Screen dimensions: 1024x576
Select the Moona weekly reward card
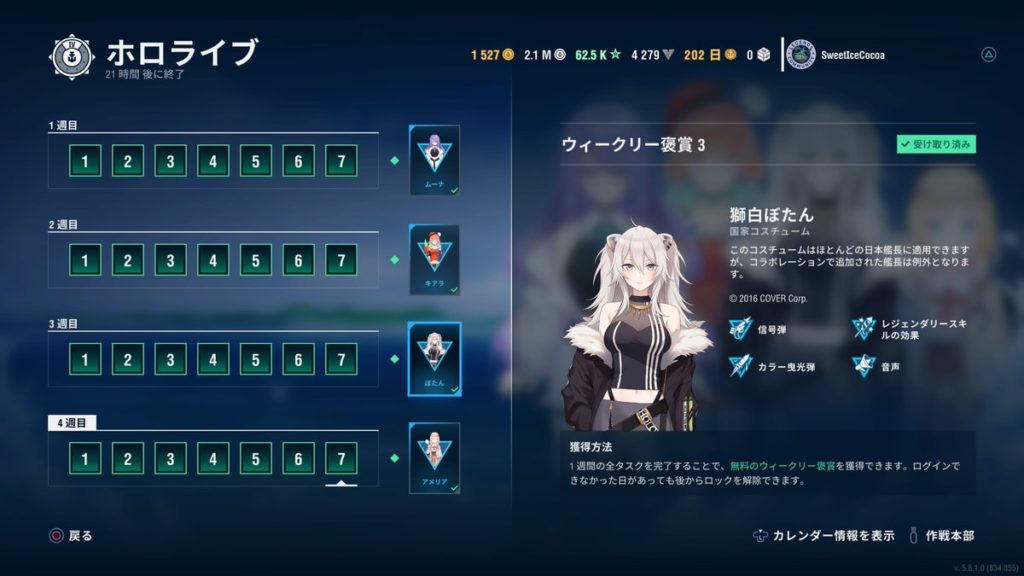pyautogui.click(x=434, y=160)
